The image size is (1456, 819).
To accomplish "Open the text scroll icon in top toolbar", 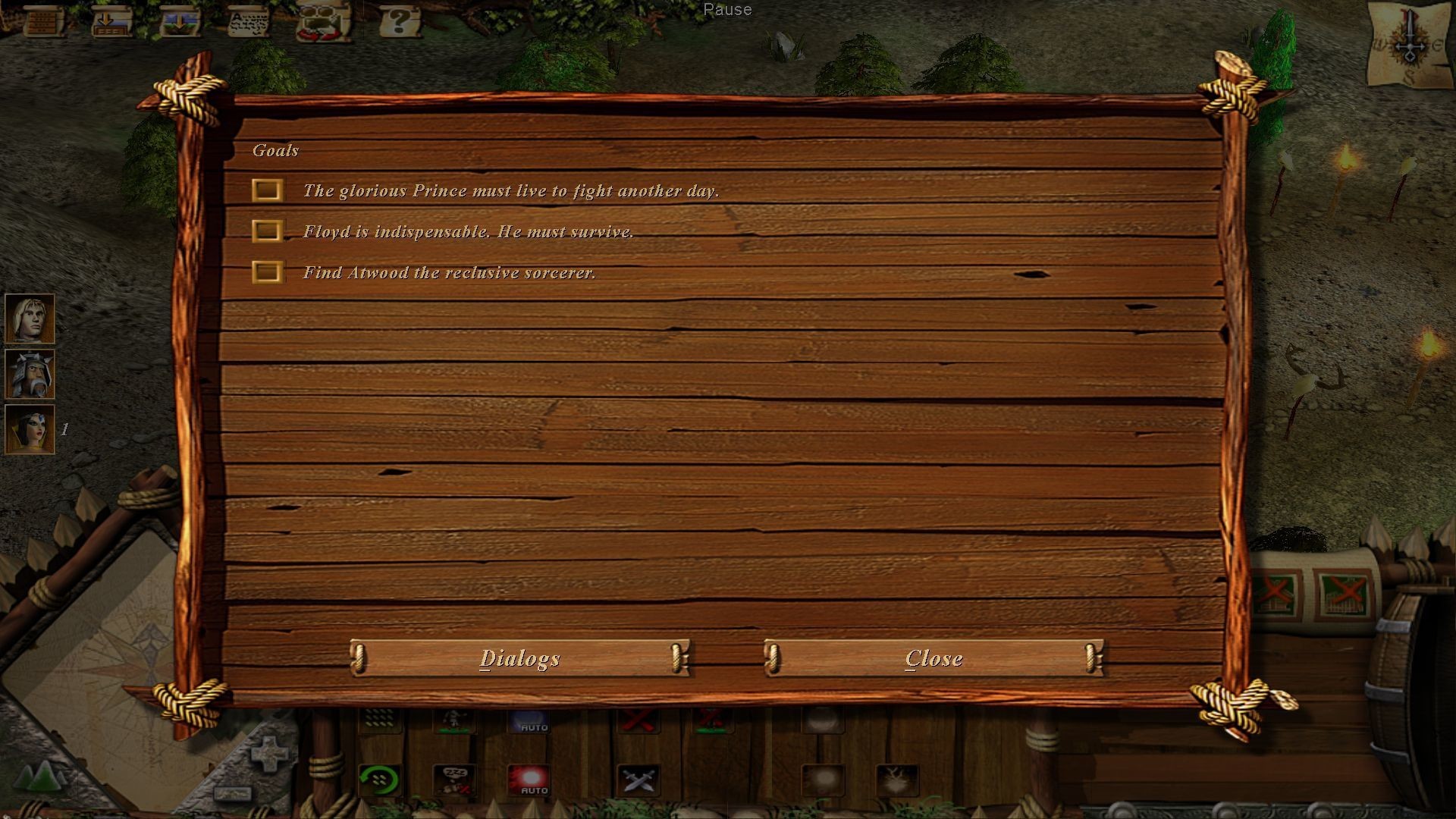I will 249,20.
